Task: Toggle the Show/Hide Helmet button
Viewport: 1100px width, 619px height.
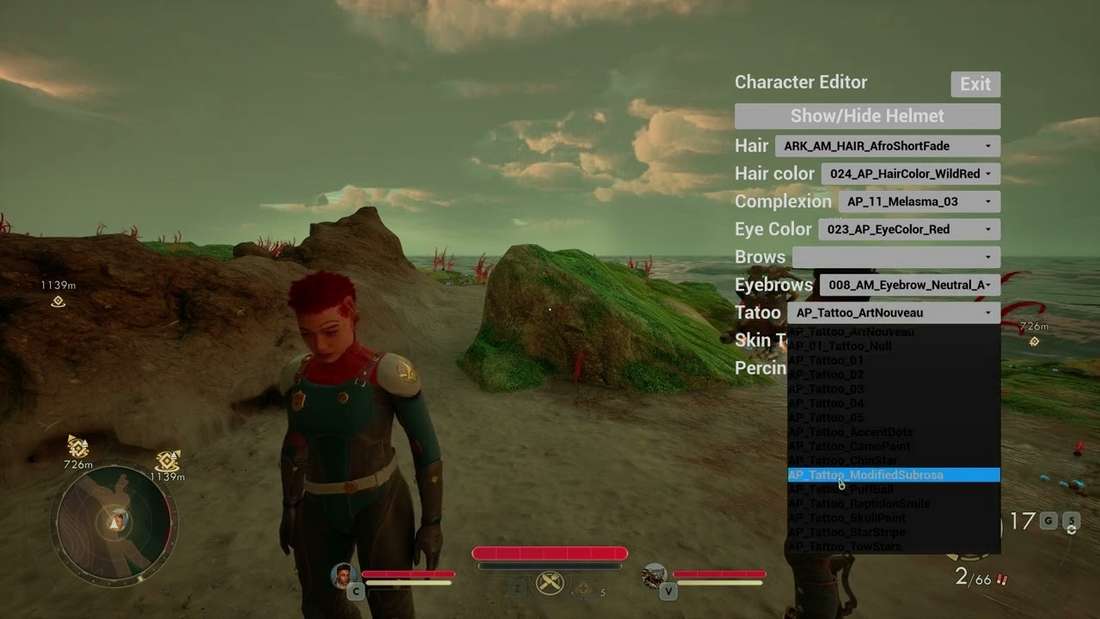Action: pos(867,116)
